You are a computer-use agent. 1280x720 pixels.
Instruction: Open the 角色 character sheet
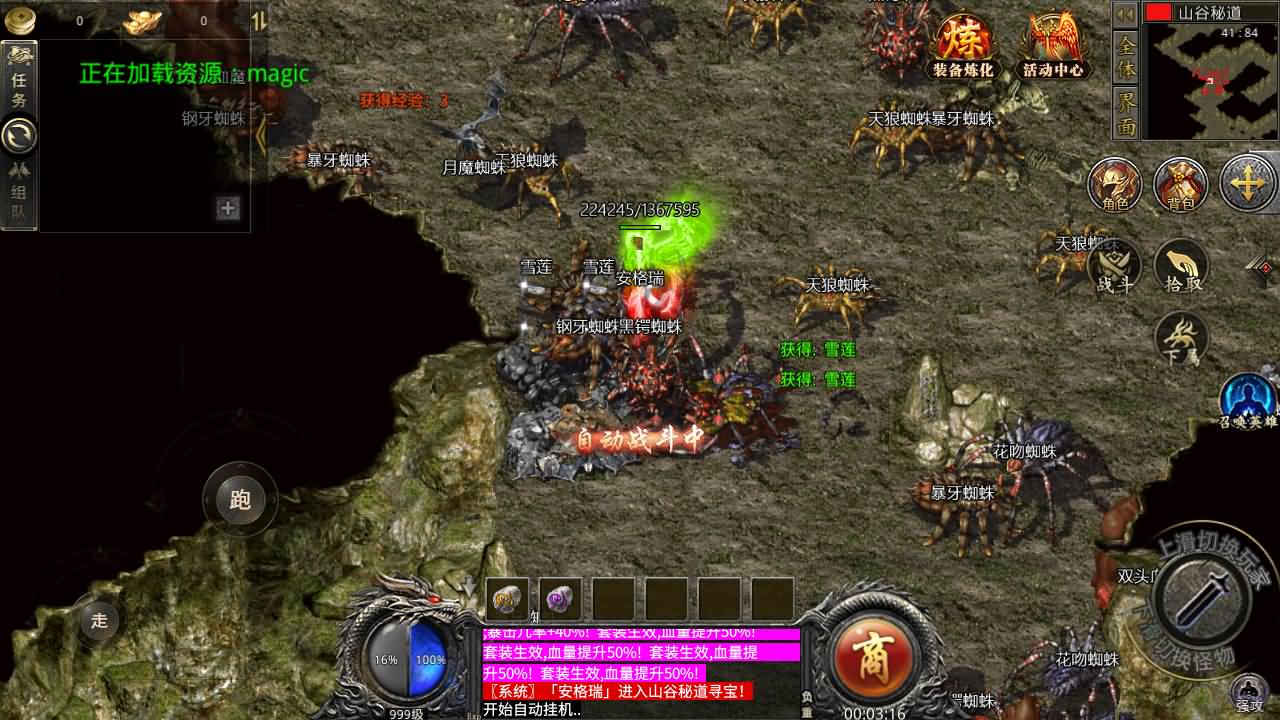click(x=1115, y=185)
